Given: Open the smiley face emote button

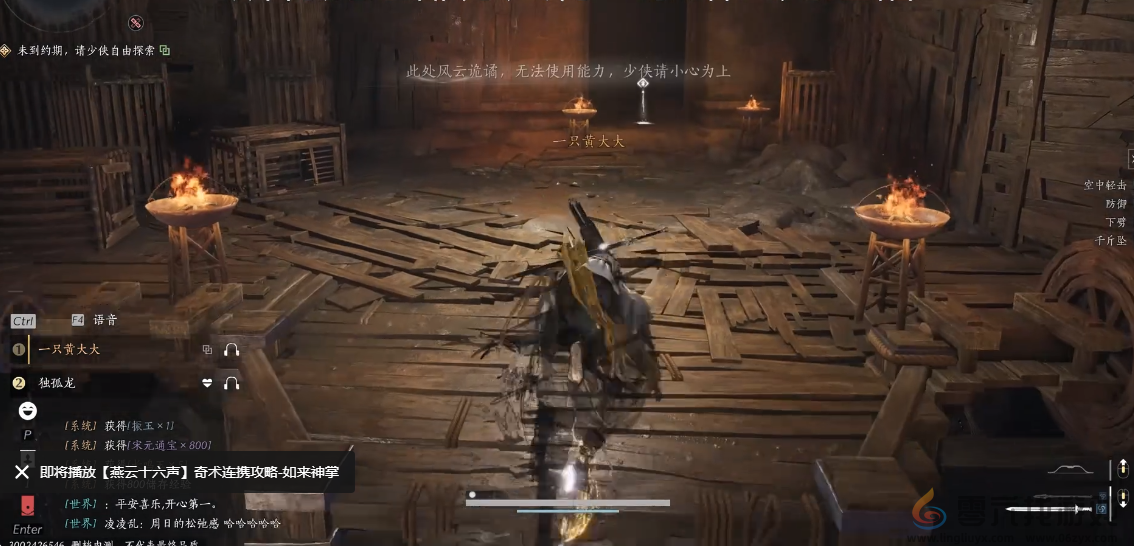Looking at the screenshot, I should pyautogui.click(x=28, y=410).
